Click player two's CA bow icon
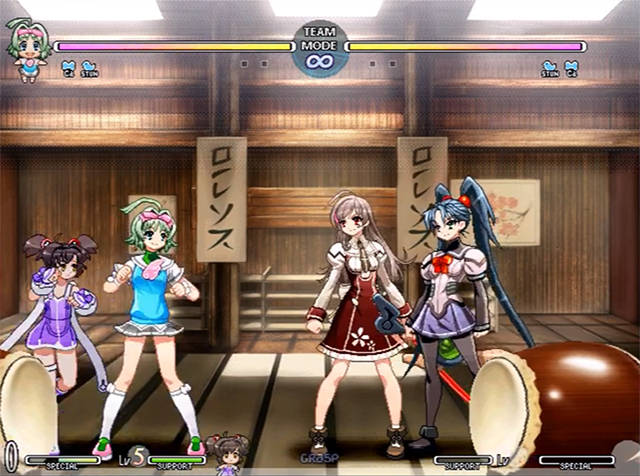Screen dimensions: 640x476 click(571, 68)
